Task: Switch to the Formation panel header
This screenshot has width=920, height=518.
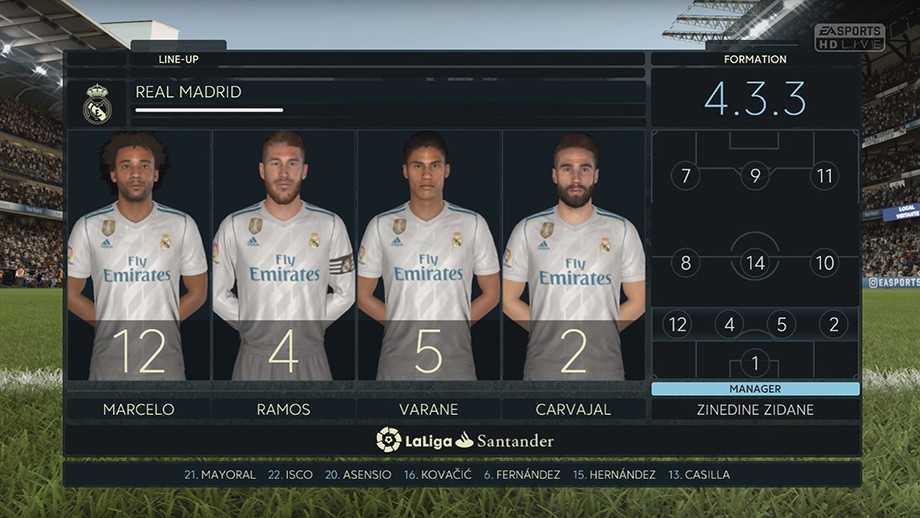Action: (x=755, y=59)
